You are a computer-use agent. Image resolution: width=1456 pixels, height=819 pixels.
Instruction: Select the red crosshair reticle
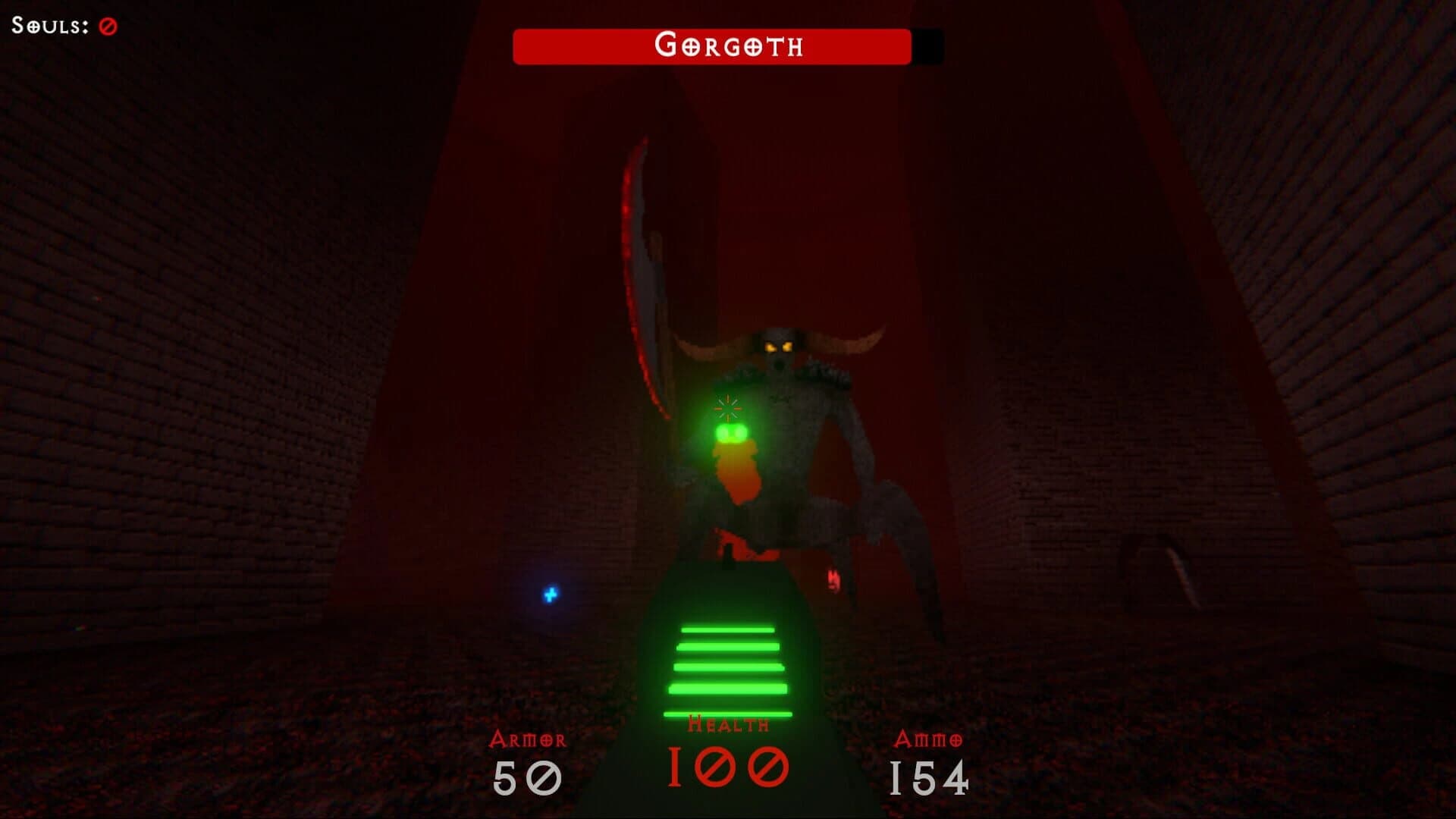726,407
